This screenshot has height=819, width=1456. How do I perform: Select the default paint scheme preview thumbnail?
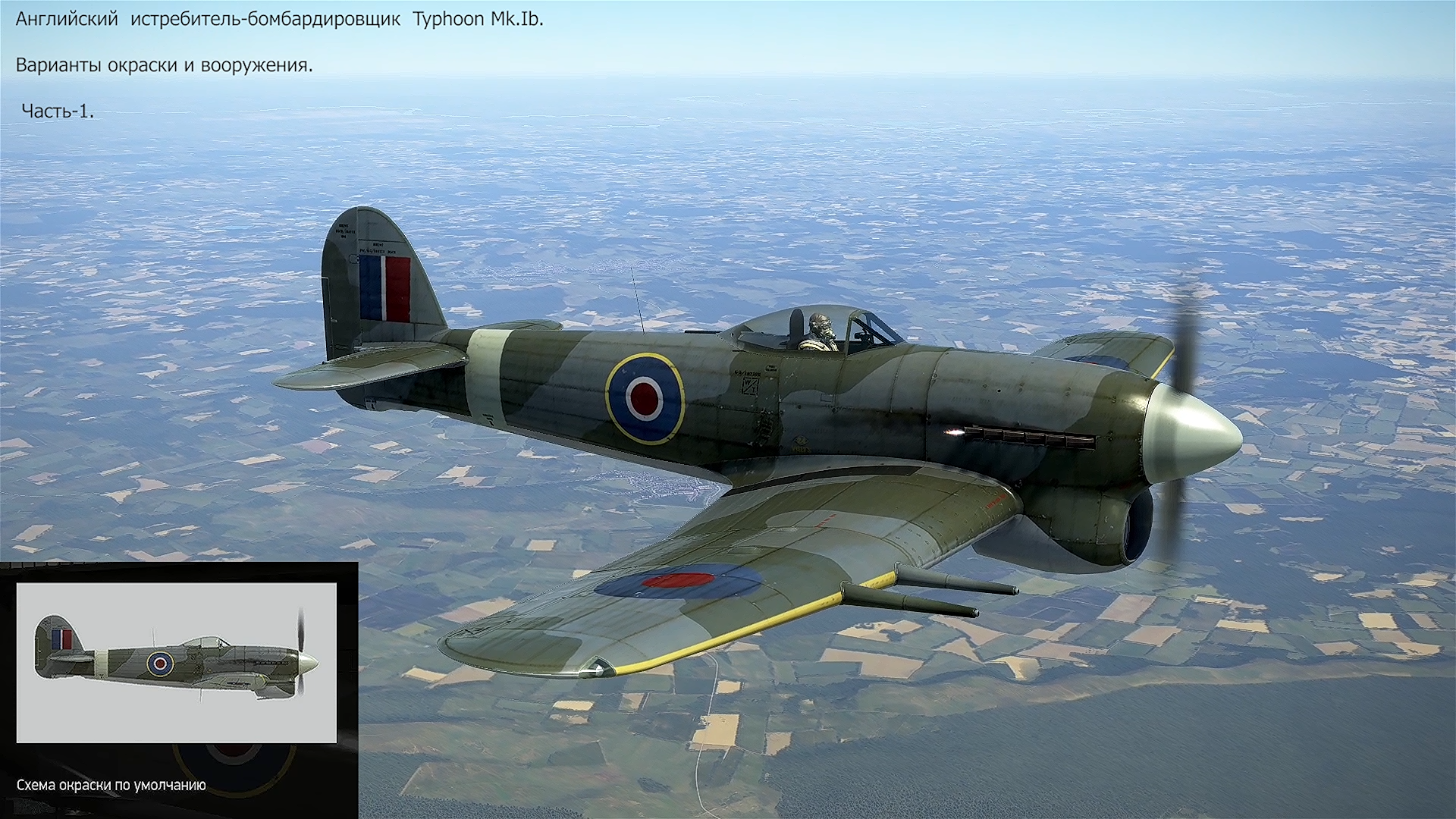tap(176, 663)
